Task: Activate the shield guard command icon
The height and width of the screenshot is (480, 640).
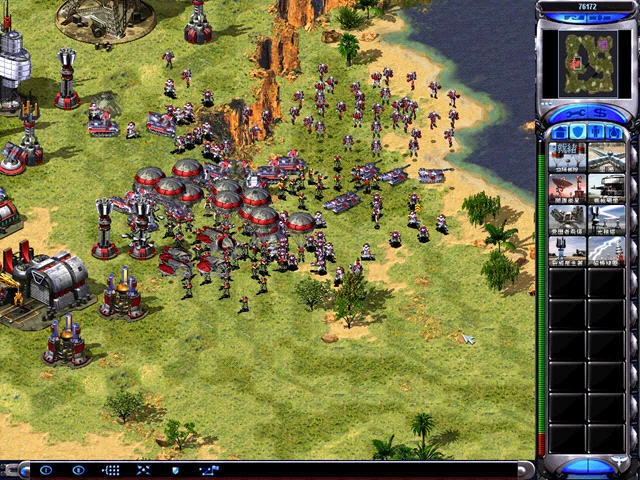Action: (x=175, y=469)
